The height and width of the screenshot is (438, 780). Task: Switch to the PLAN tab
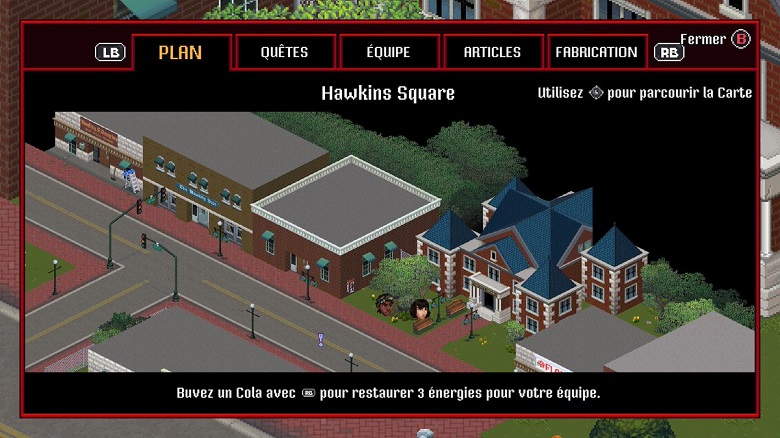(x=181, y=52)
